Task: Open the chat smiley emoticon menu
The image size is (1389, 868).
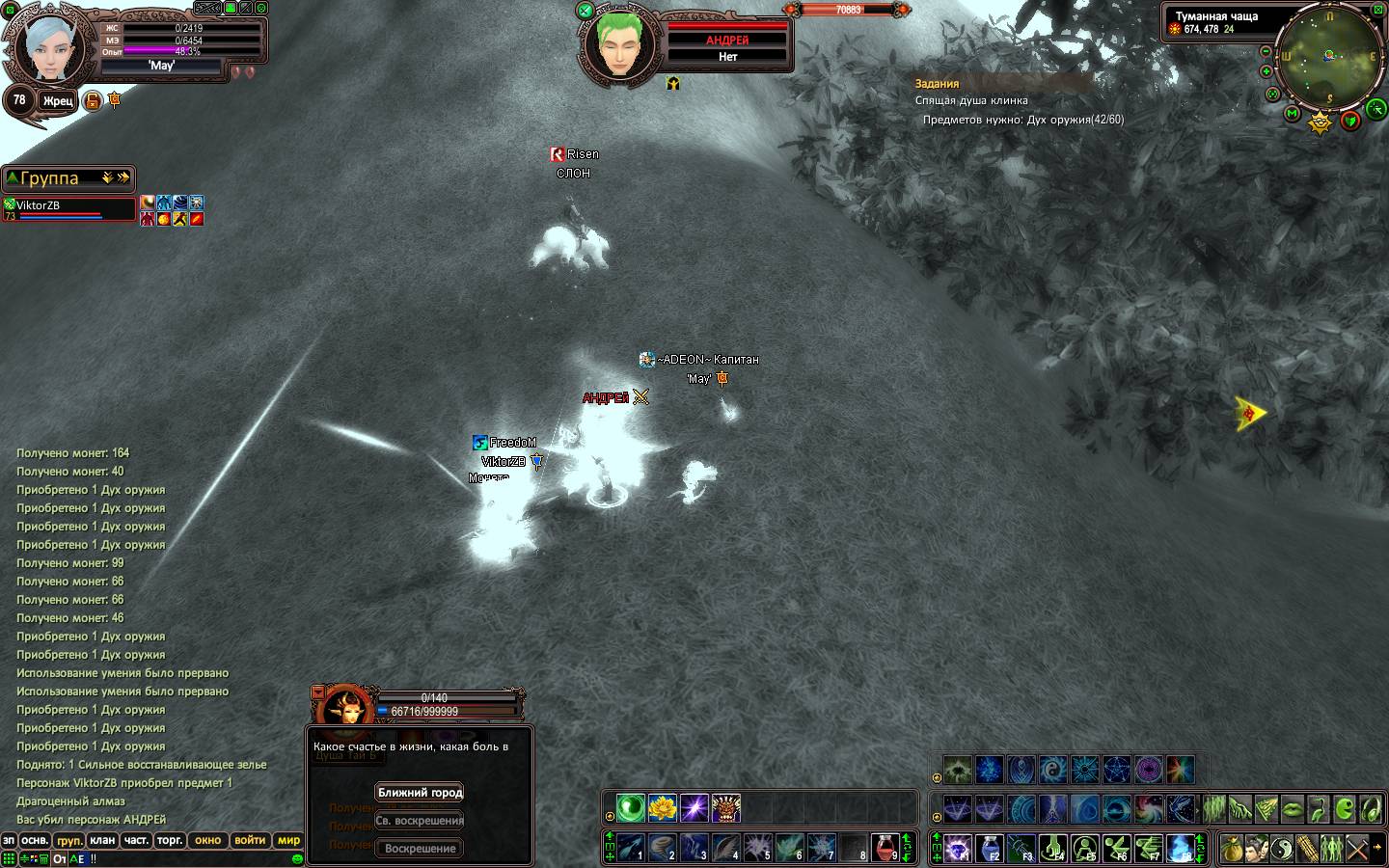Action: click(x=297, y=858)
